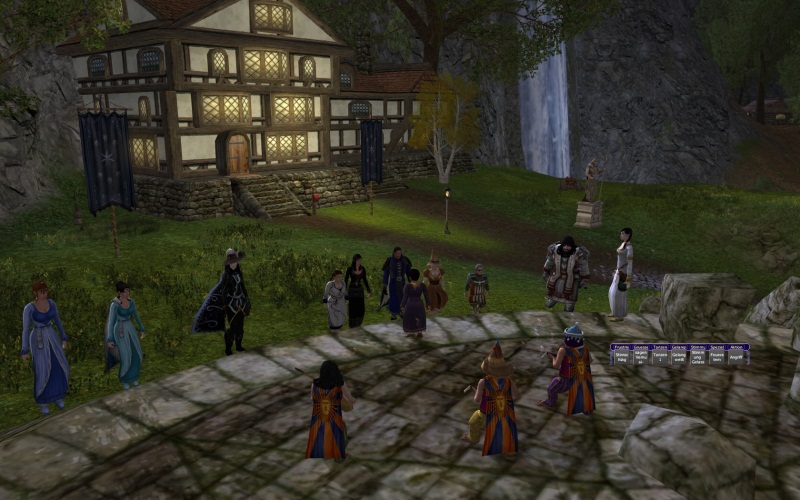Screen dimensions: 800x500
Task: Activate the Stimmung Gelass button
Action: pyautogui.click(x=699, y=356)
